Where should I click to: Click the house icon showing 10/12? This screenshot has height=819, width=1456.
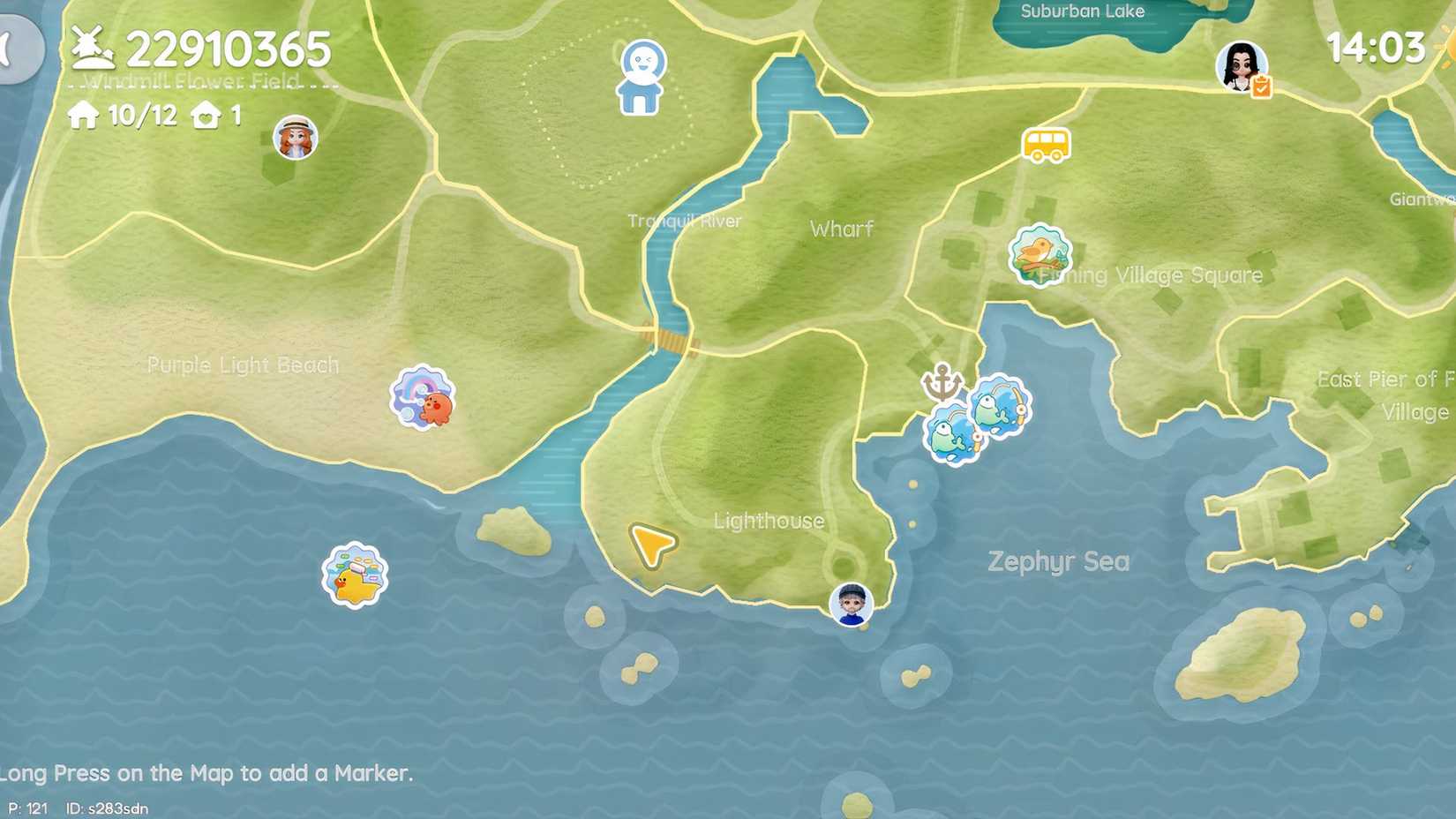(x=84, y=115)
